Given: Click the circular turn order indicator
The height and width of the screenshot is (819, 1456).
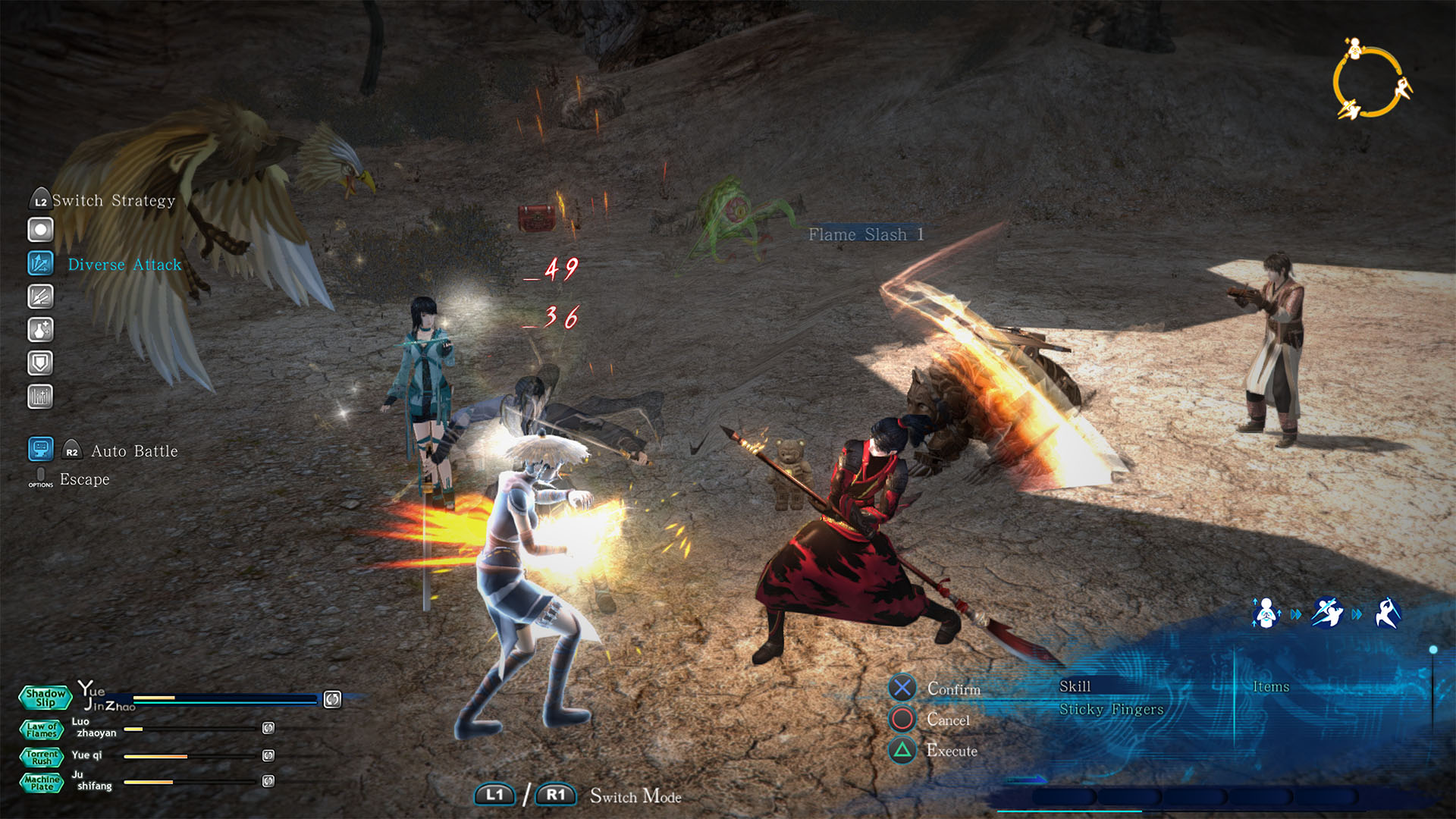Looking at the screenshot, I should 1371,82.
